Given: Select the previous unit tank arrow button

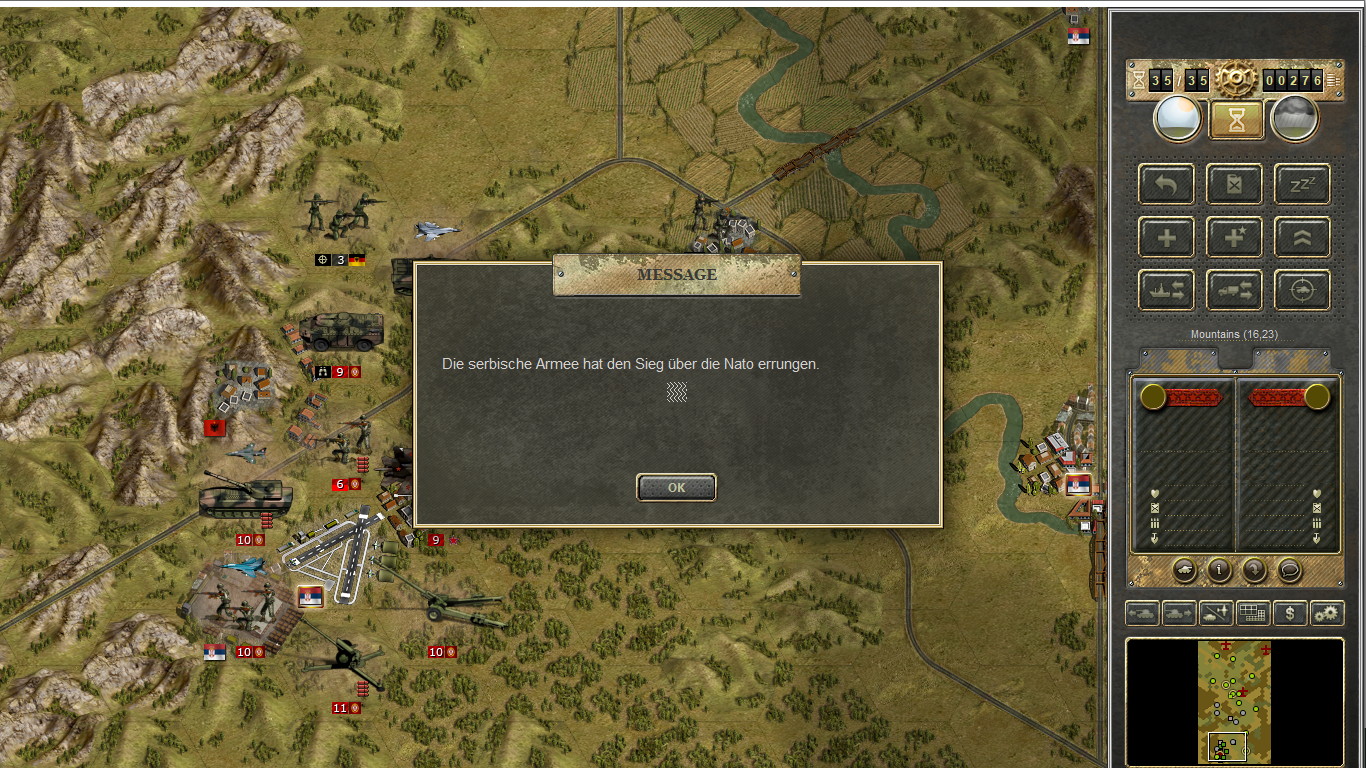Looking at the screenshot, I should point(1143,613).
